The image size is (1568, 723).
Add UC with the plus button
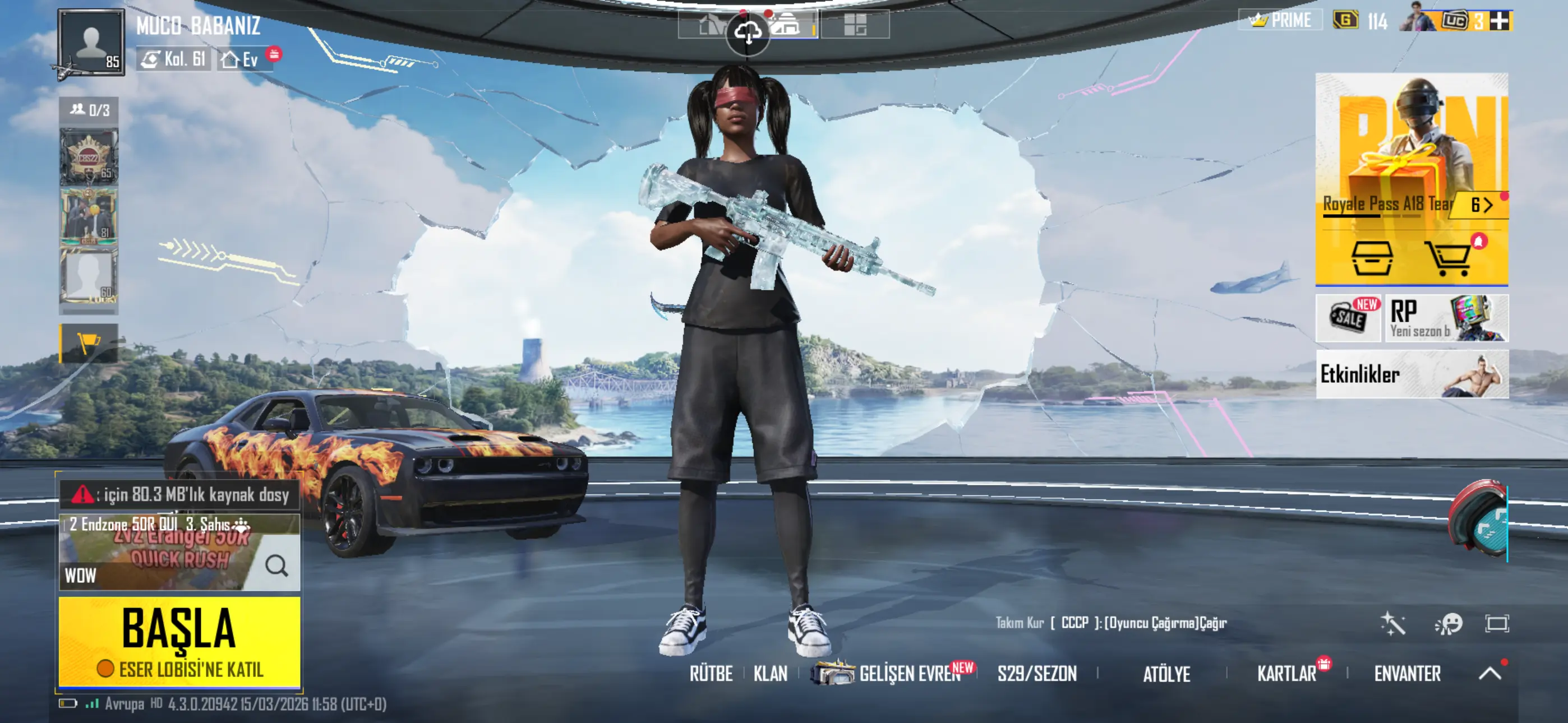point(1500,21)
